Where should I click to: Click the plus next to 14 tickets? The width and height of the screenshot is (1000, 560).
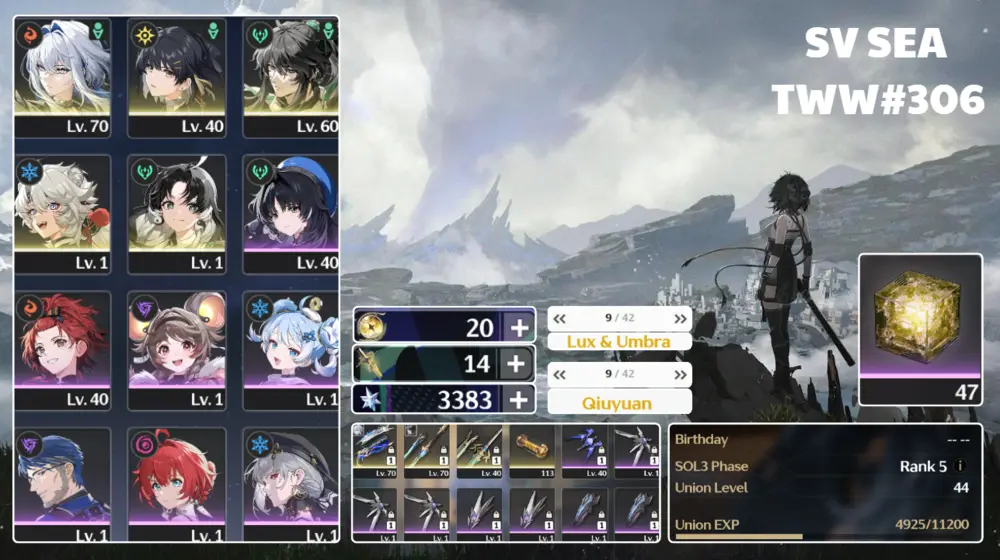point(518,364)
